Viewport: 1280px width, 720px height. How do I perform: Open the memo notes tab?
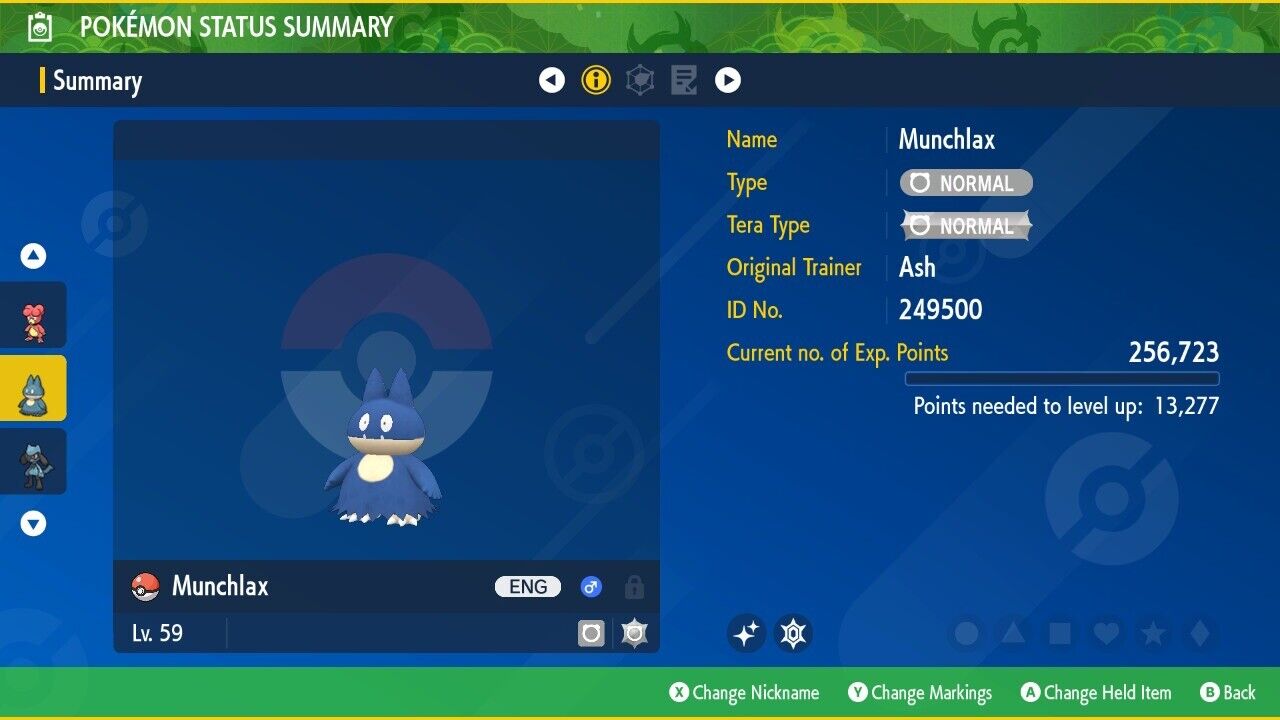[x=684, y=80]
